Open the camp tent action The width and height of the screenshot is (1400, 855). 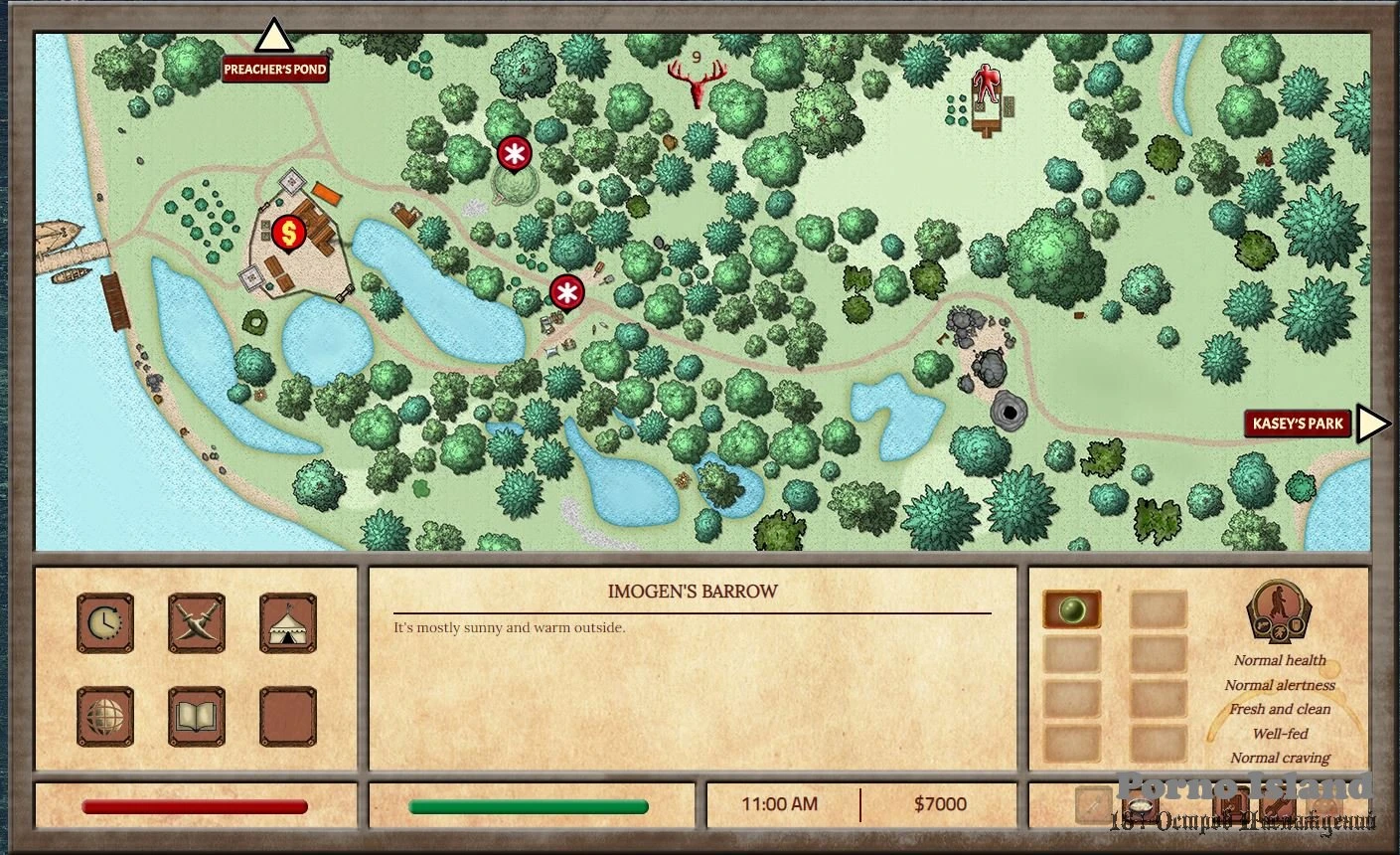[288, 623]
